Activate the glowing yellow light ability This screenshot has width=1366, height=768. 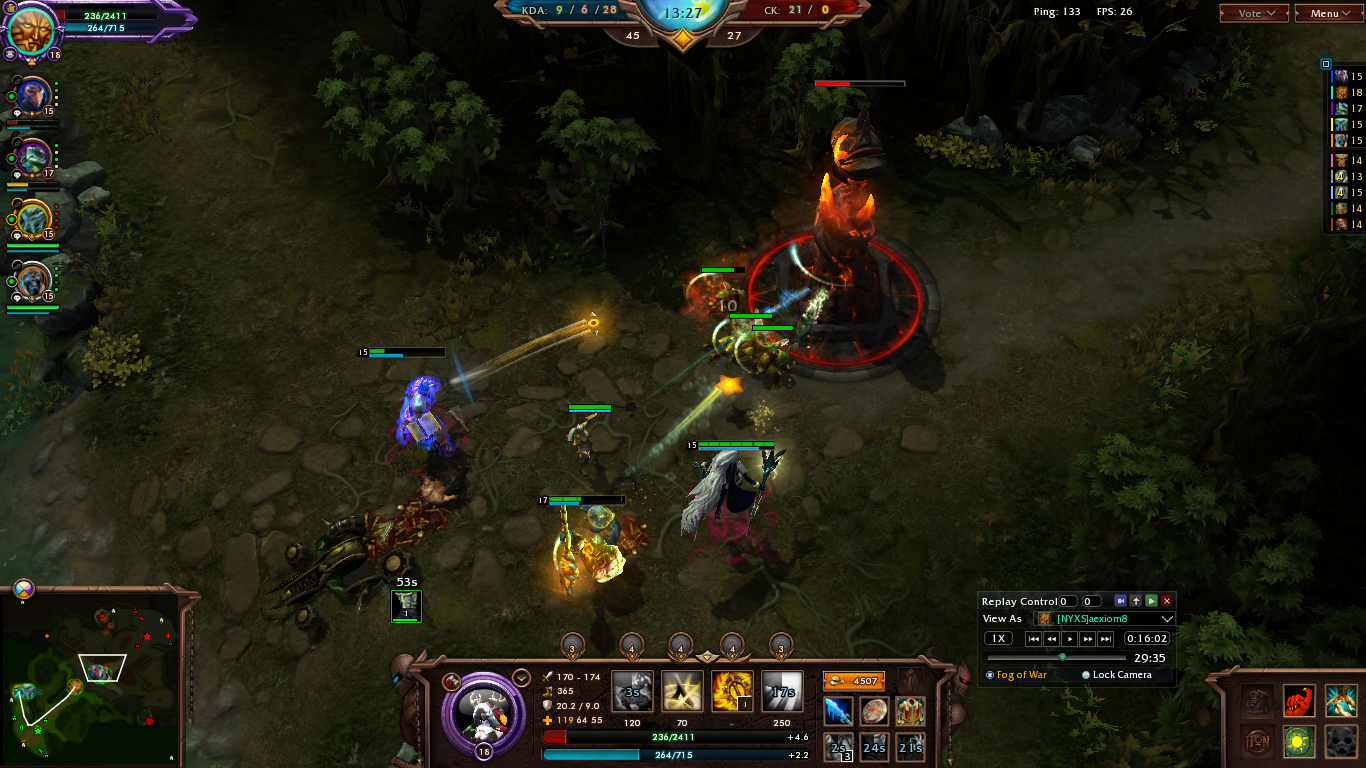coord(681,691)
